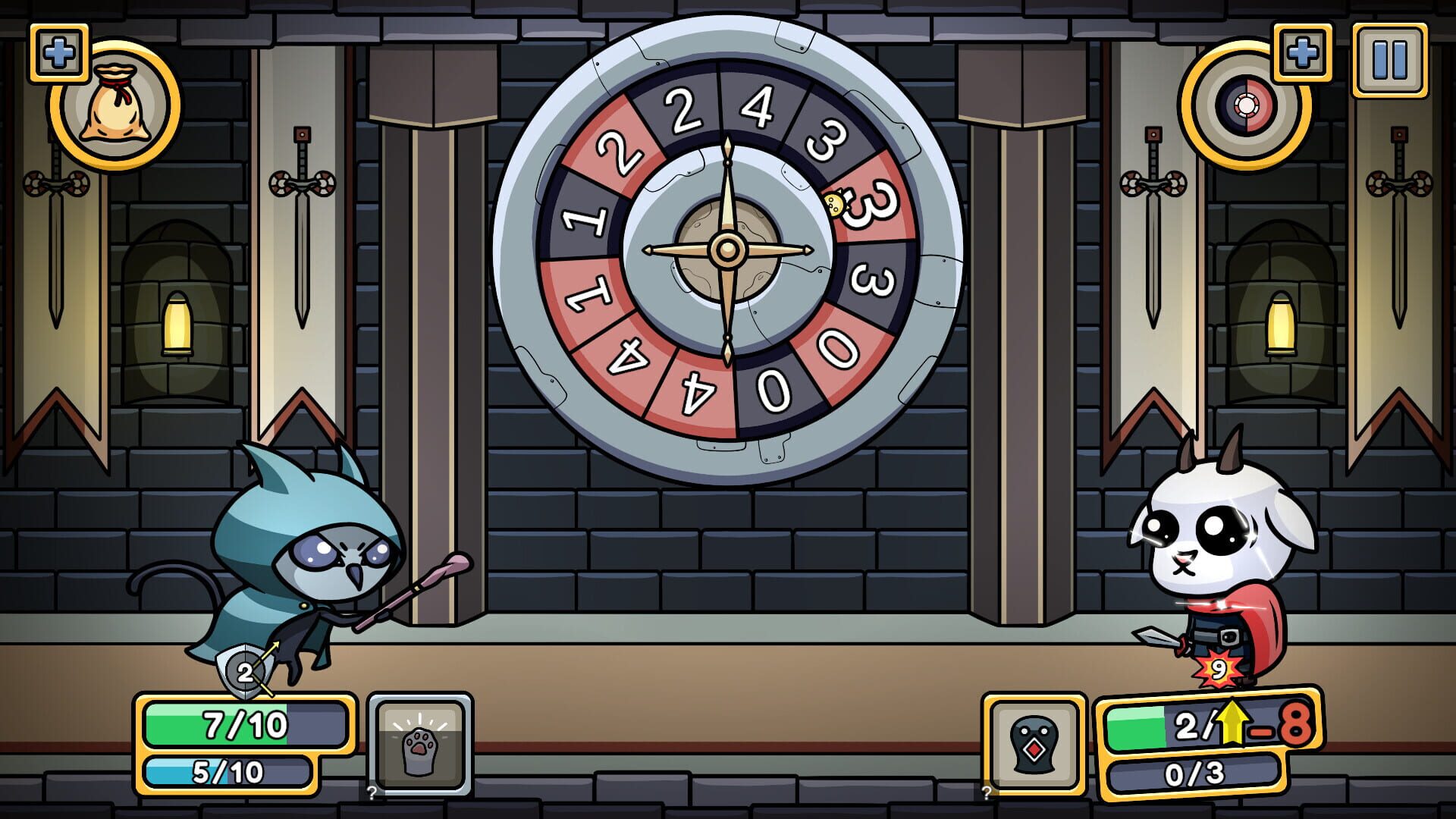
Task: Click the gold compass pointer on the wheel
Action: pyautogui.click(x=728, y=250)
